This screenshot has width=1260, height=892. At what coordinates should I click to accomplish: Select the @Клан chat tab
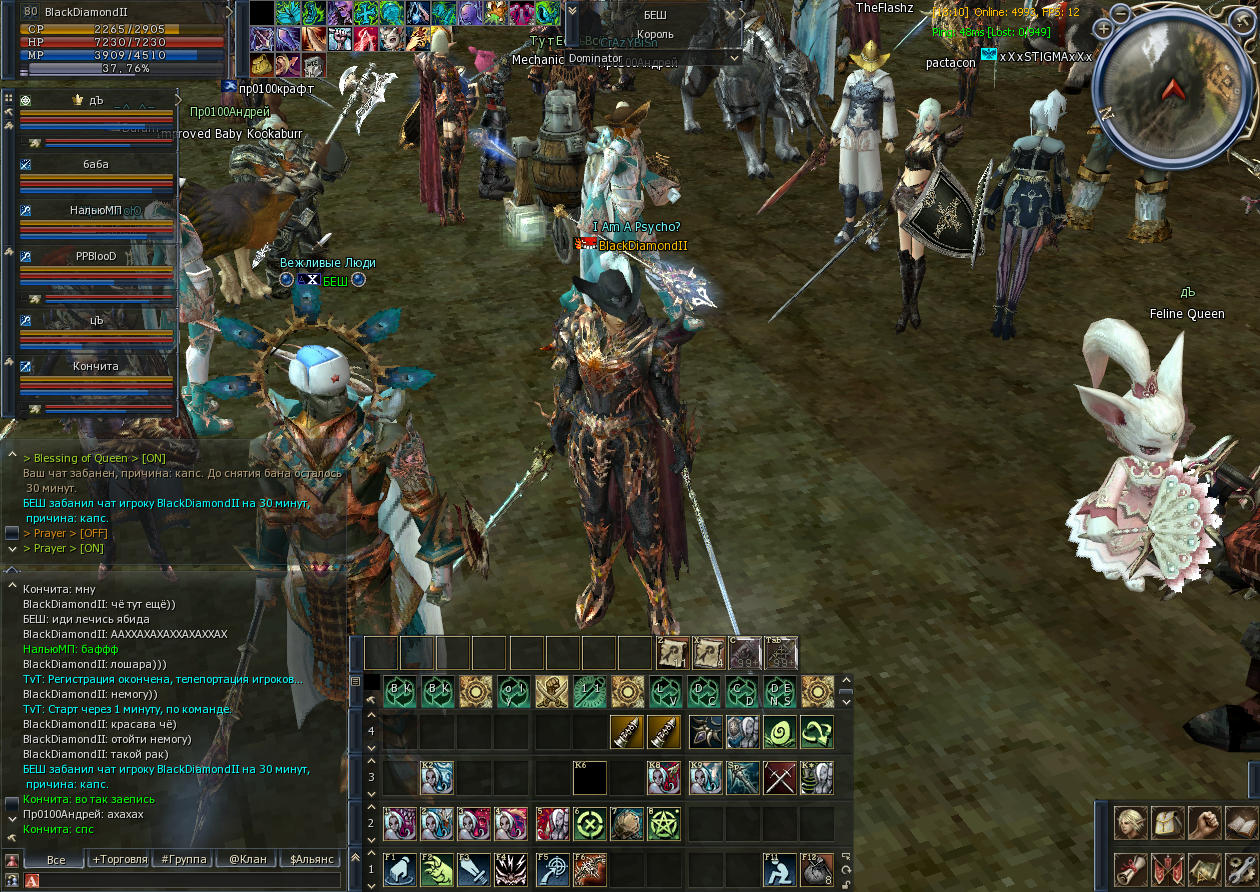(x=247, y=859)
